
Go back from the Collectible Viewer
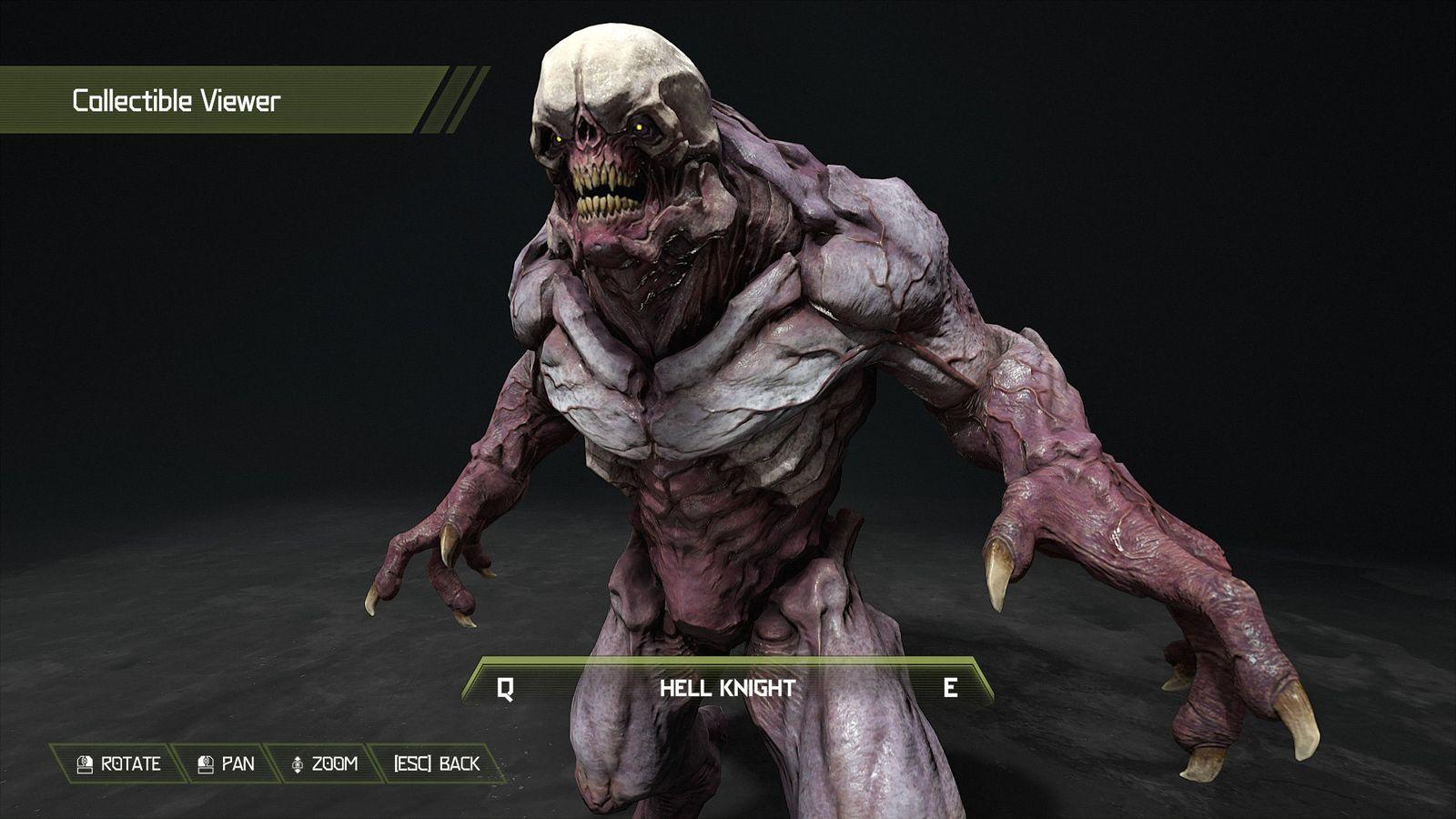click(436, 763)
